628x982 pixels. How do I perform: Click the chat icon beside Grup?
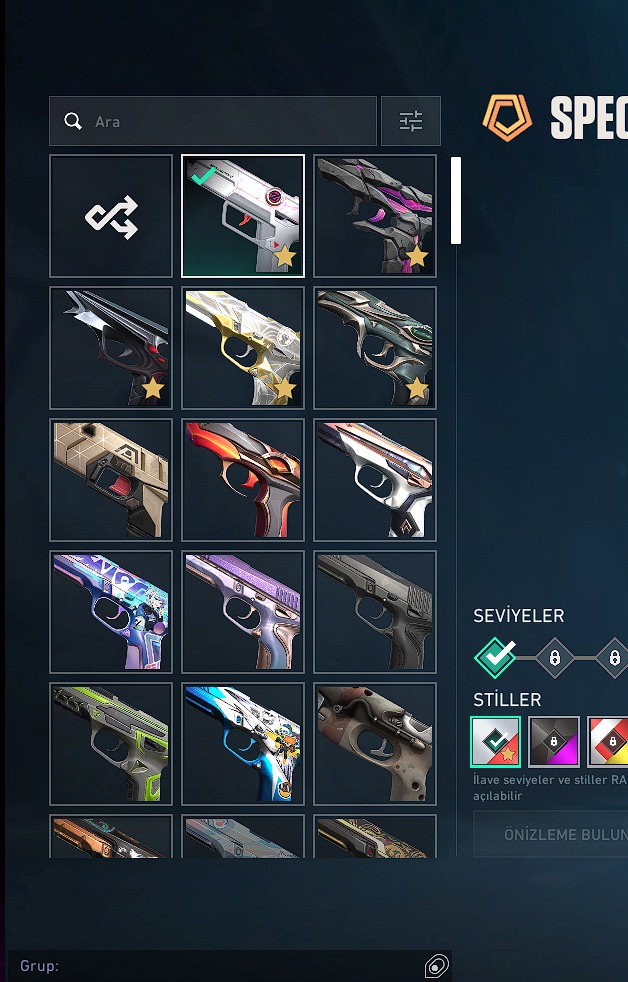[436, 966]
